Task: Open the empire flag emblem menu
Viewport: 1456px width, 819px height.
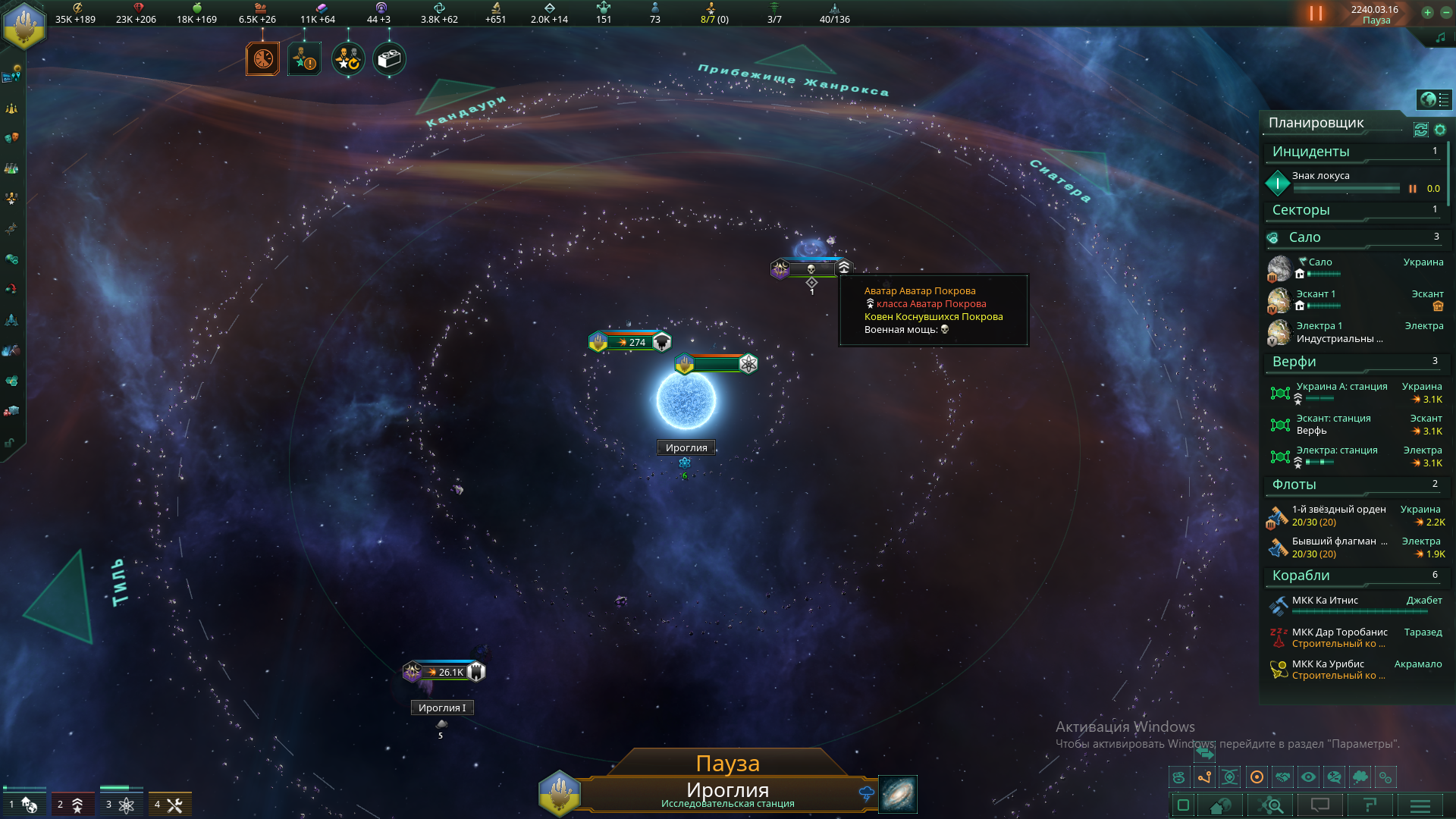Action: click(x=24, y=24)
